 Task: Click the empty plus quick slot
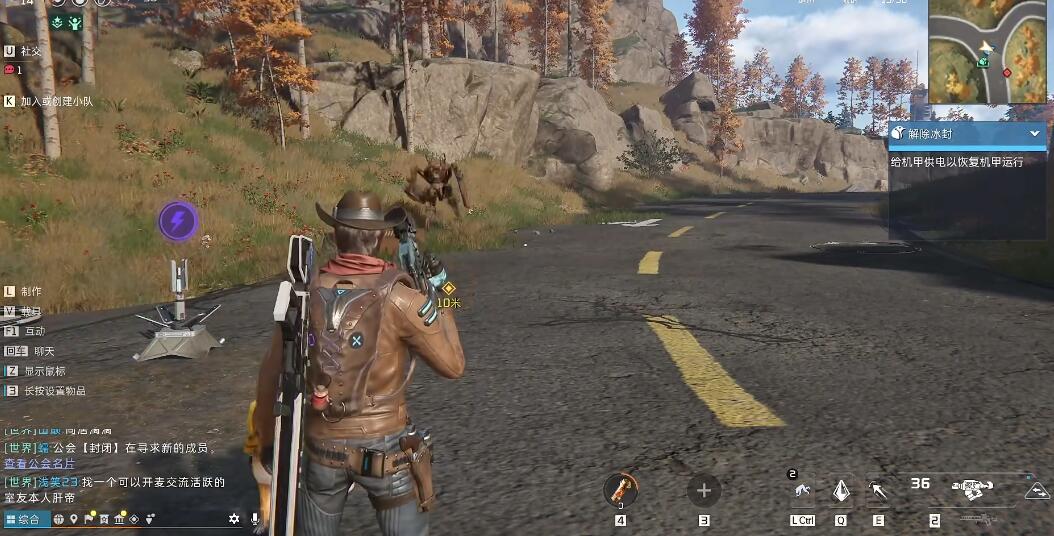coord(704,490)
